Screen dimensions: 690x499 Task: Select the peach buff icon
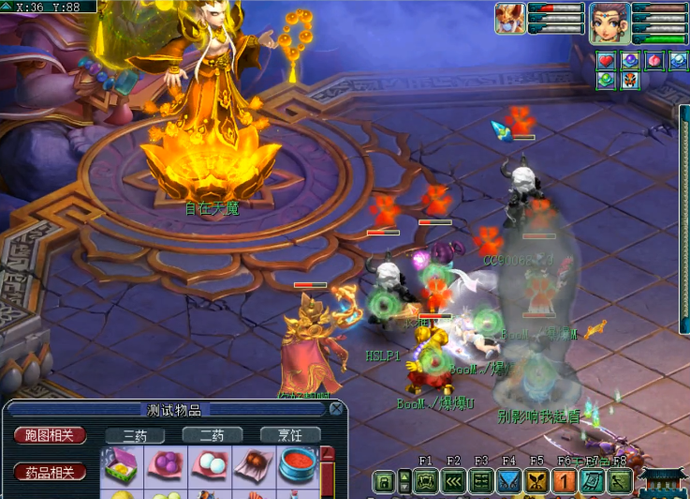[x=653, y=60]
